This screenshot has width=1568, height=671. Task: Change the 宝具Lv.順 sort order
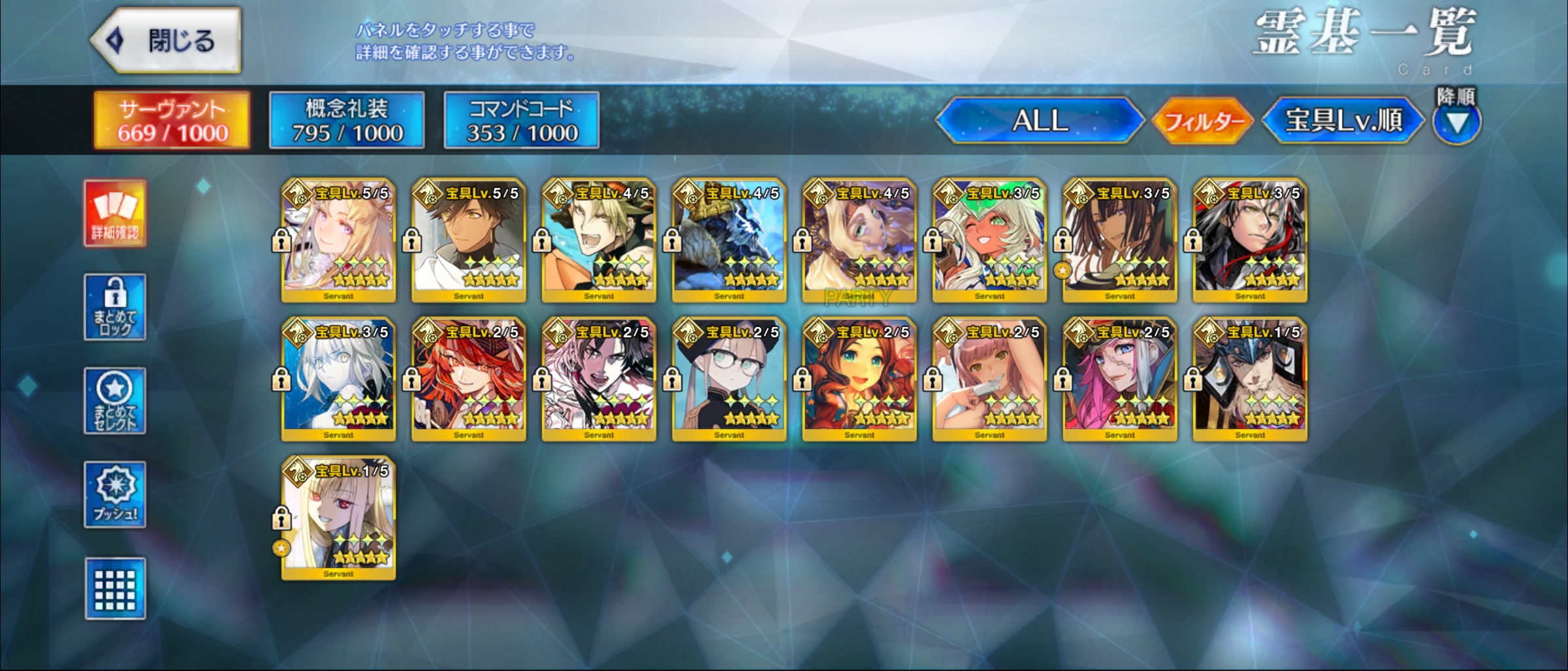coord(1343,121)
